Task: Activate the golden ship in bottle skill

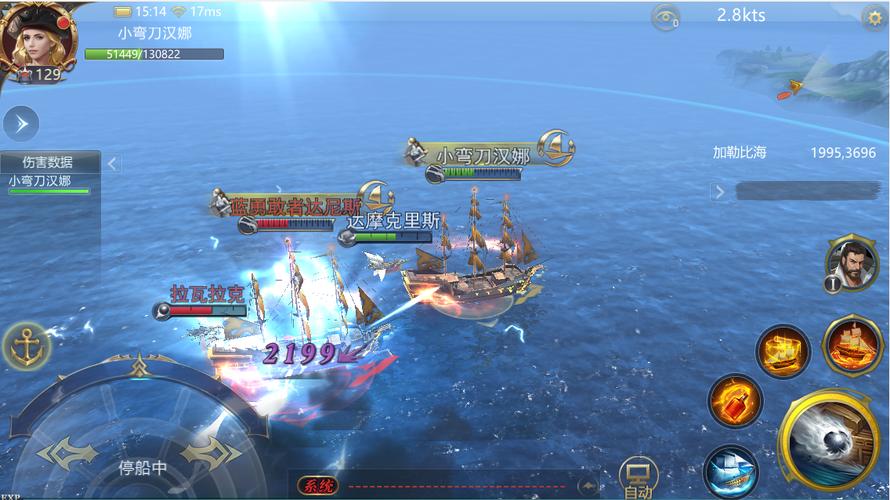Action: coord(783,351)
